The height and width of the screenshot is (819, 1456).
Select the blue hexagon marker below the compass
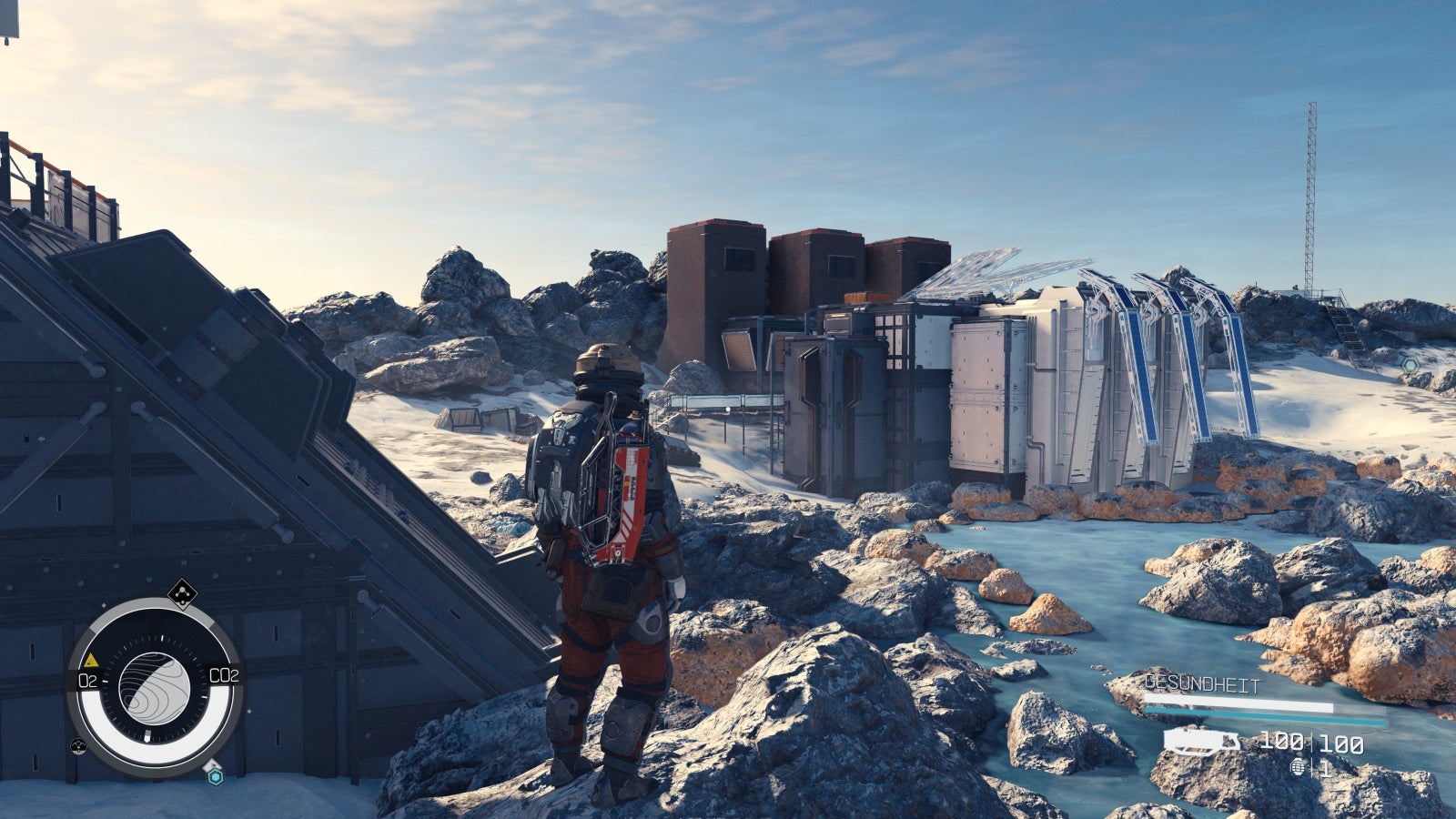(215, 775)
